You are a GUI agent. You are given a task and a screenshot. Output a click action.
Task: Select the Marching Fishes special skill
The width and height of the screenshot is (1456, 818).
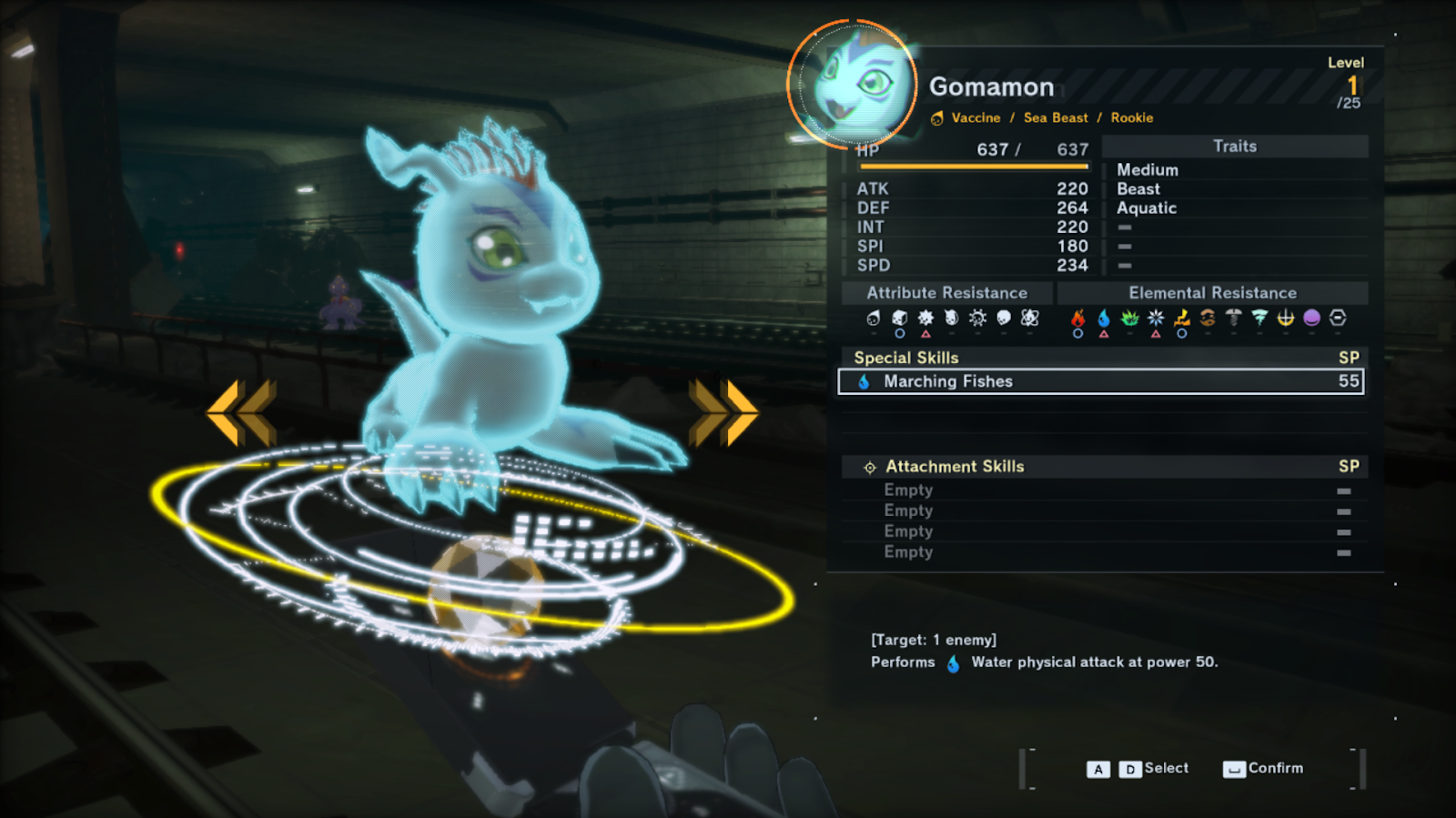point(1100,381)
